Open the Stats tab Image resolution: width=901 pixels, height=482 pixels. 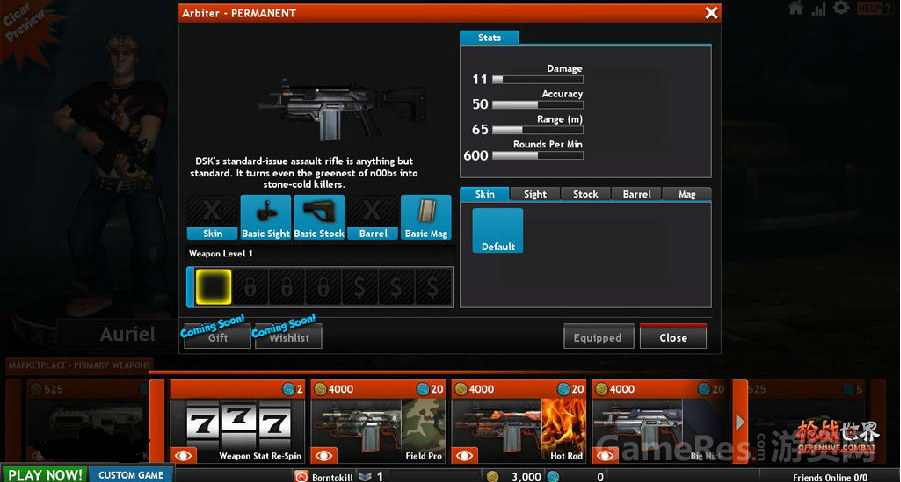(x=490, y=38)
